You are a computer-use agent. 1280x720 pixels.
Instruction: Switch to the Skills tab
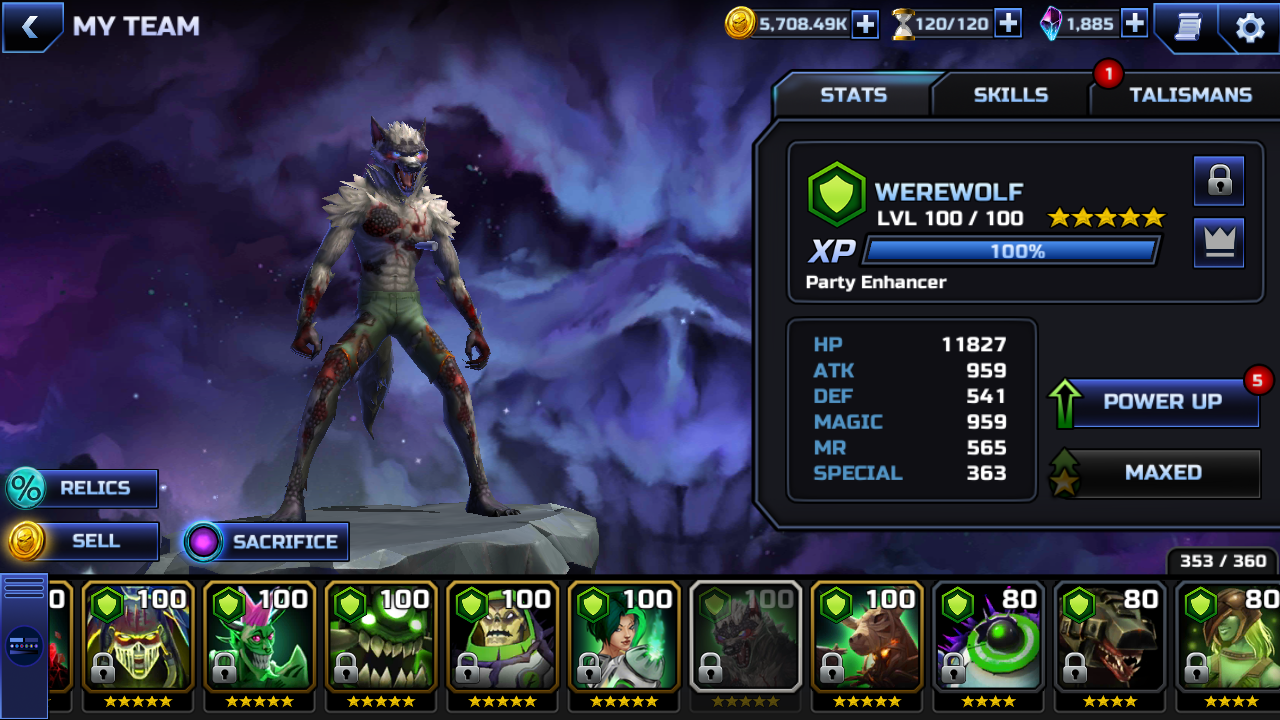(x=1010, y=95)
